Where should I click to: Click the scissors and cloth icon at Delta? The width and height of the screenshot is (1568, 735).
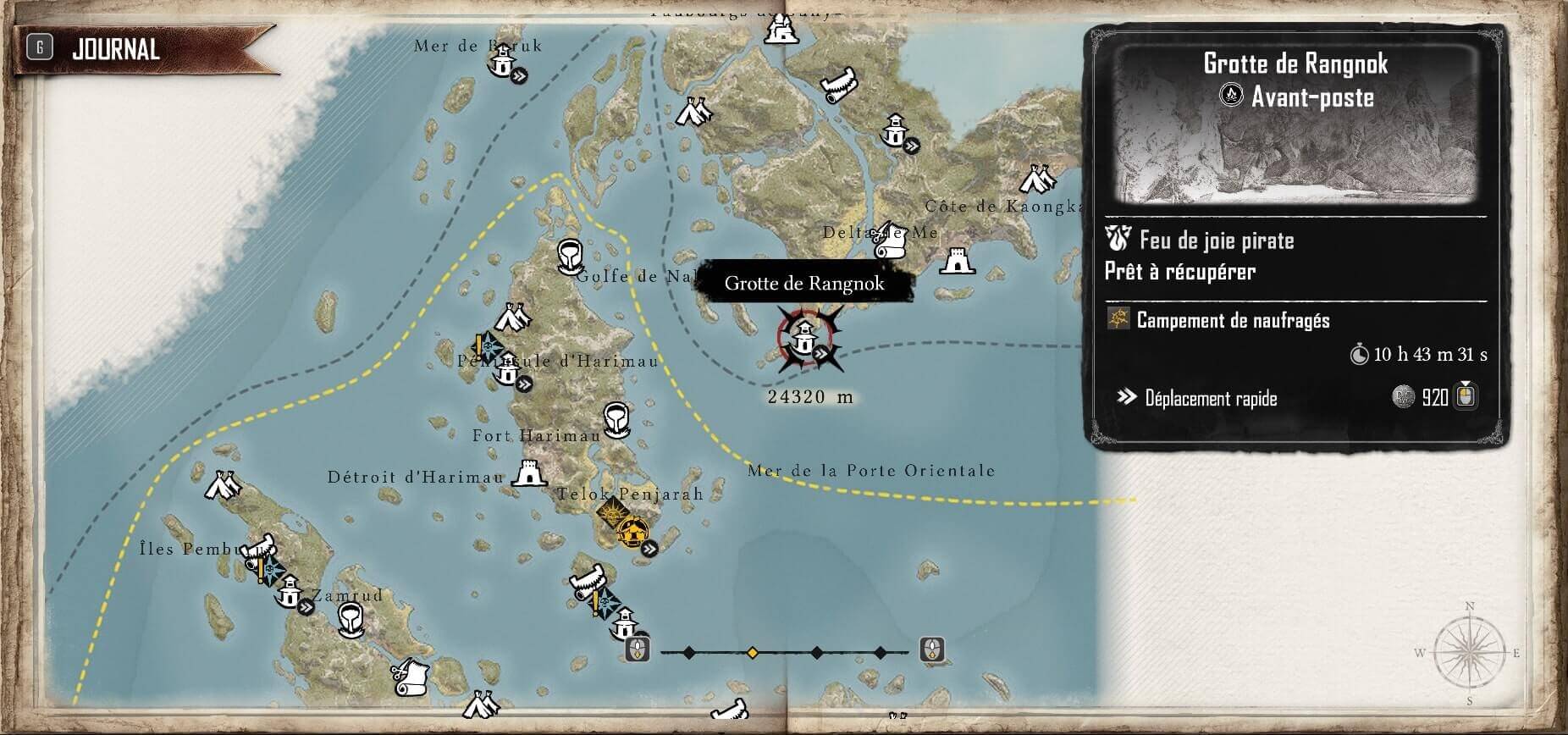pyautogui.click(x=889, y=241)
